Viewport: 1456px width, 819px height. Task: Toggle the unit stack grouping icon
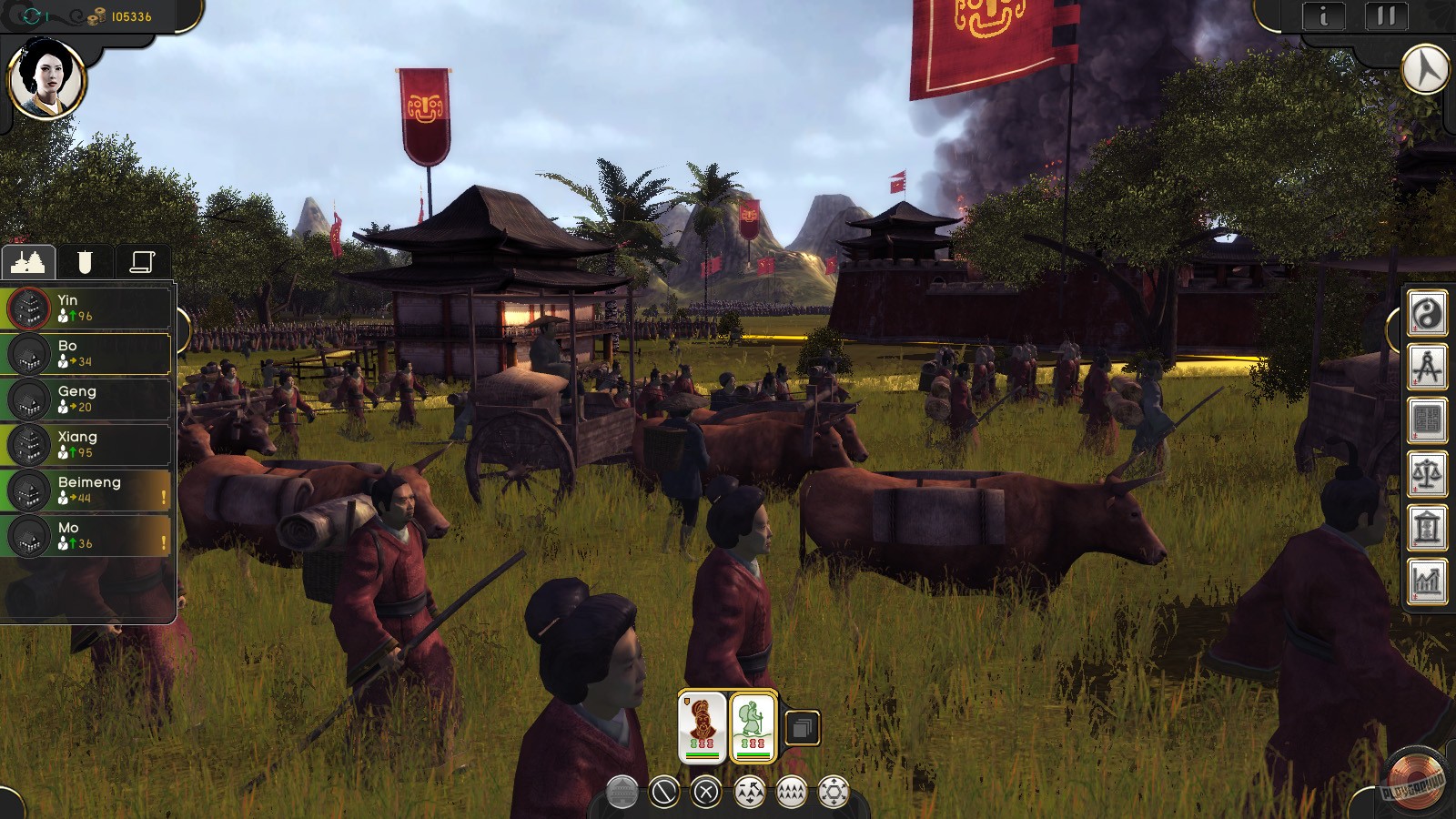[x=802, y=726]
